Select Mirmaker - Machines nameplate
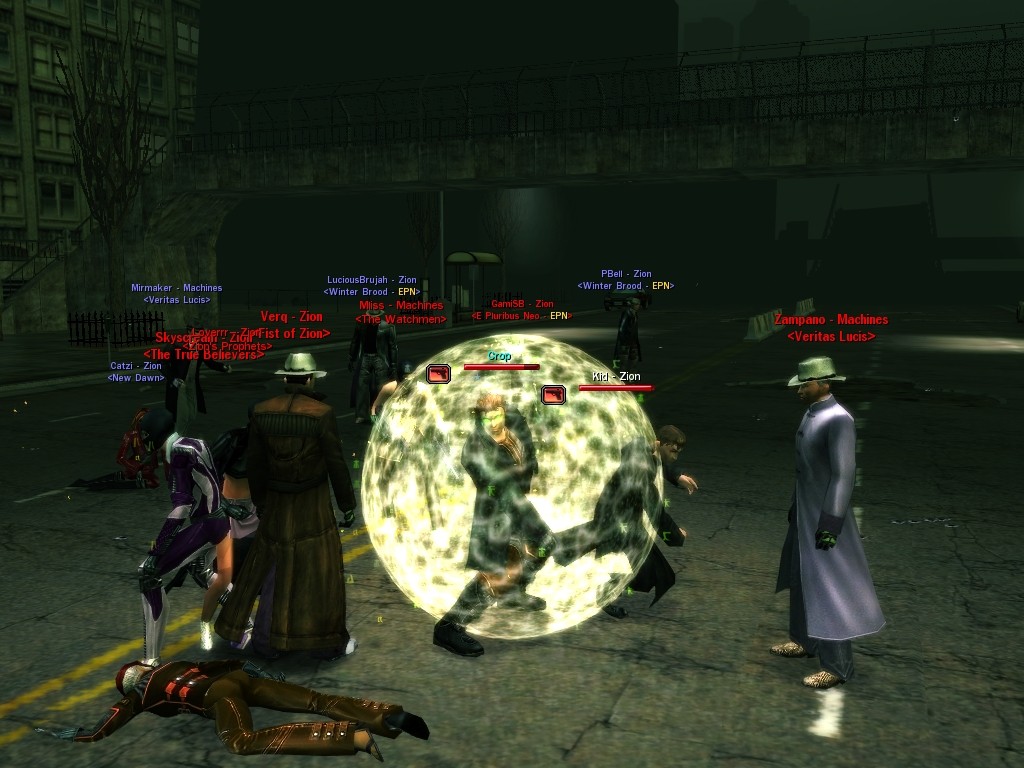 (177, 288)
